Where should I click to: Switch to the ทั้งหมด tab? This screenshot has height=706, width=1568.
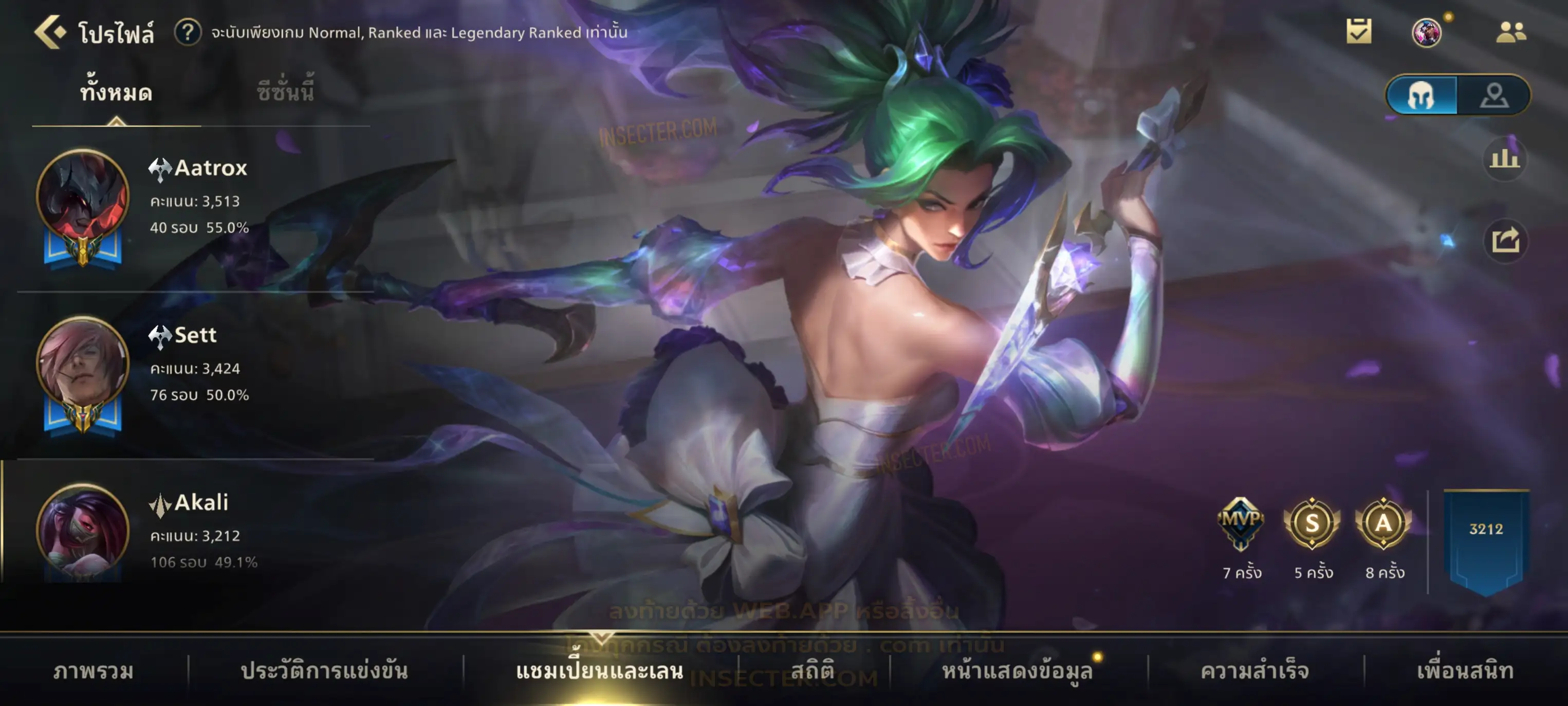(x=116, y=93)
